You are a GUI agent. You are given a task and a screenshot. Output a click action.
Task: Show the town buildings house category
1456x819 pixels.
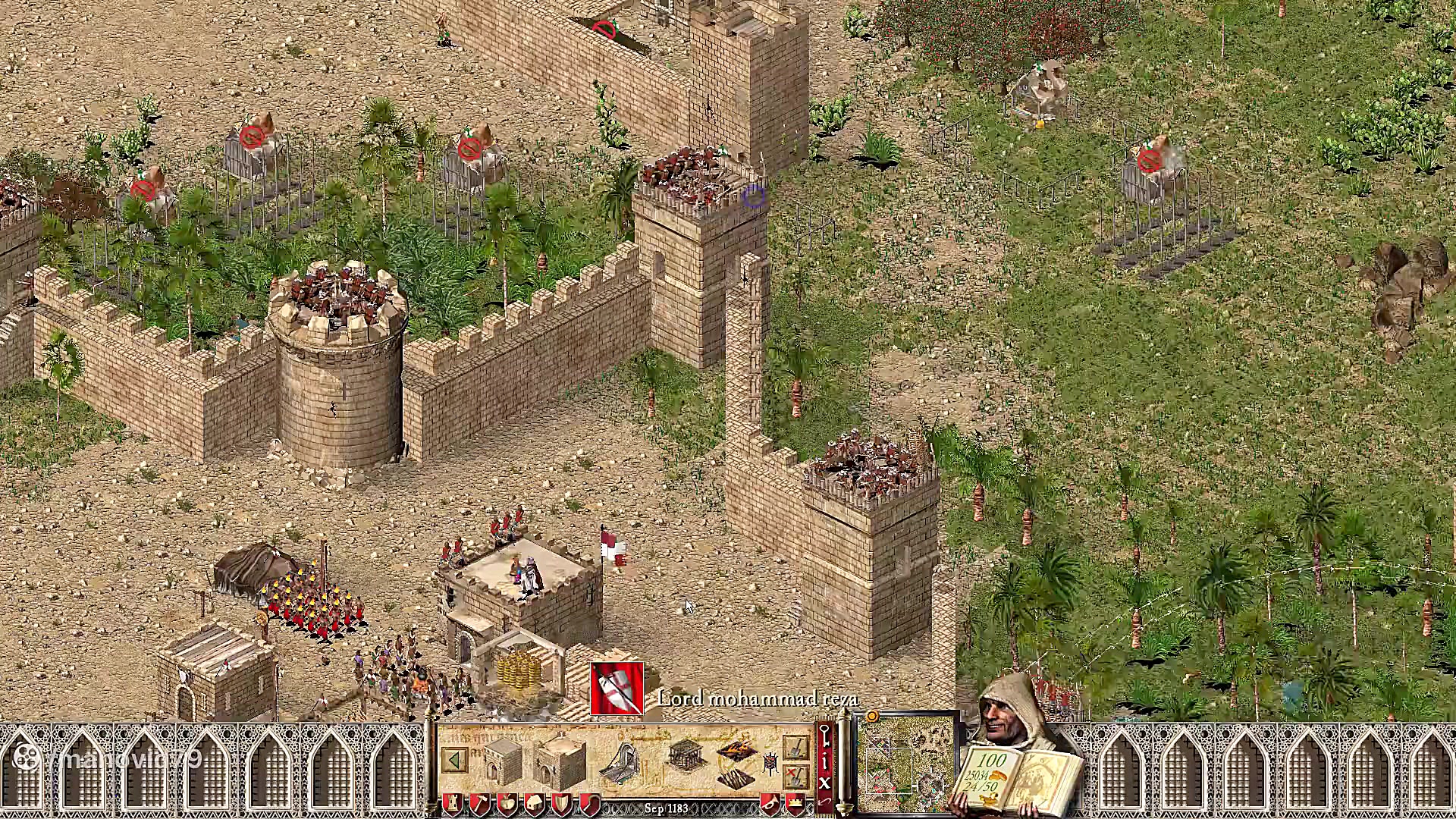[534, 804]
